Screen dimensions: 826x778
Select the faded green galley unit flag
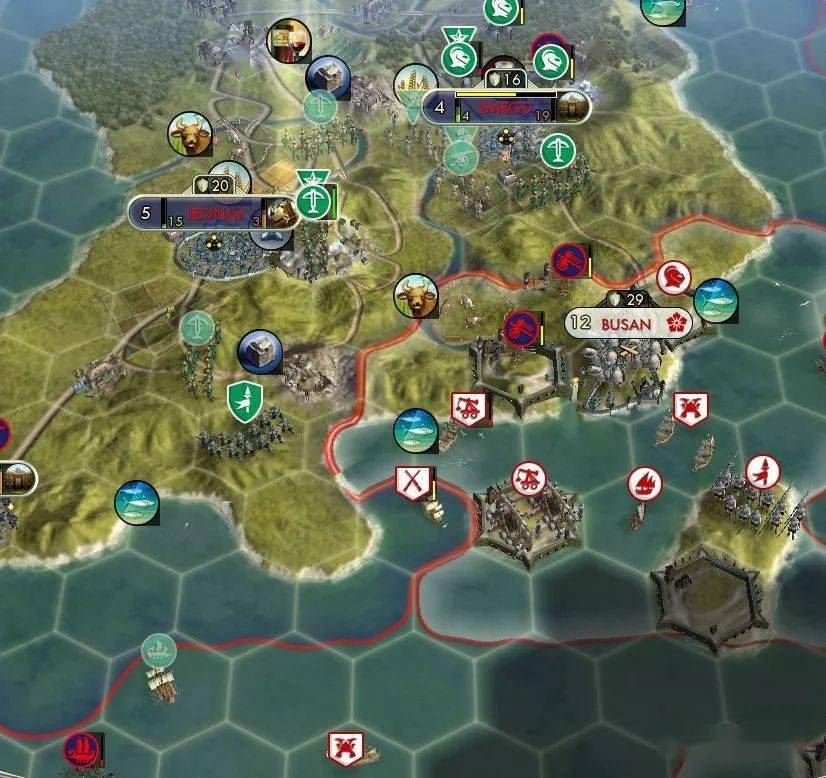point(158,651)
